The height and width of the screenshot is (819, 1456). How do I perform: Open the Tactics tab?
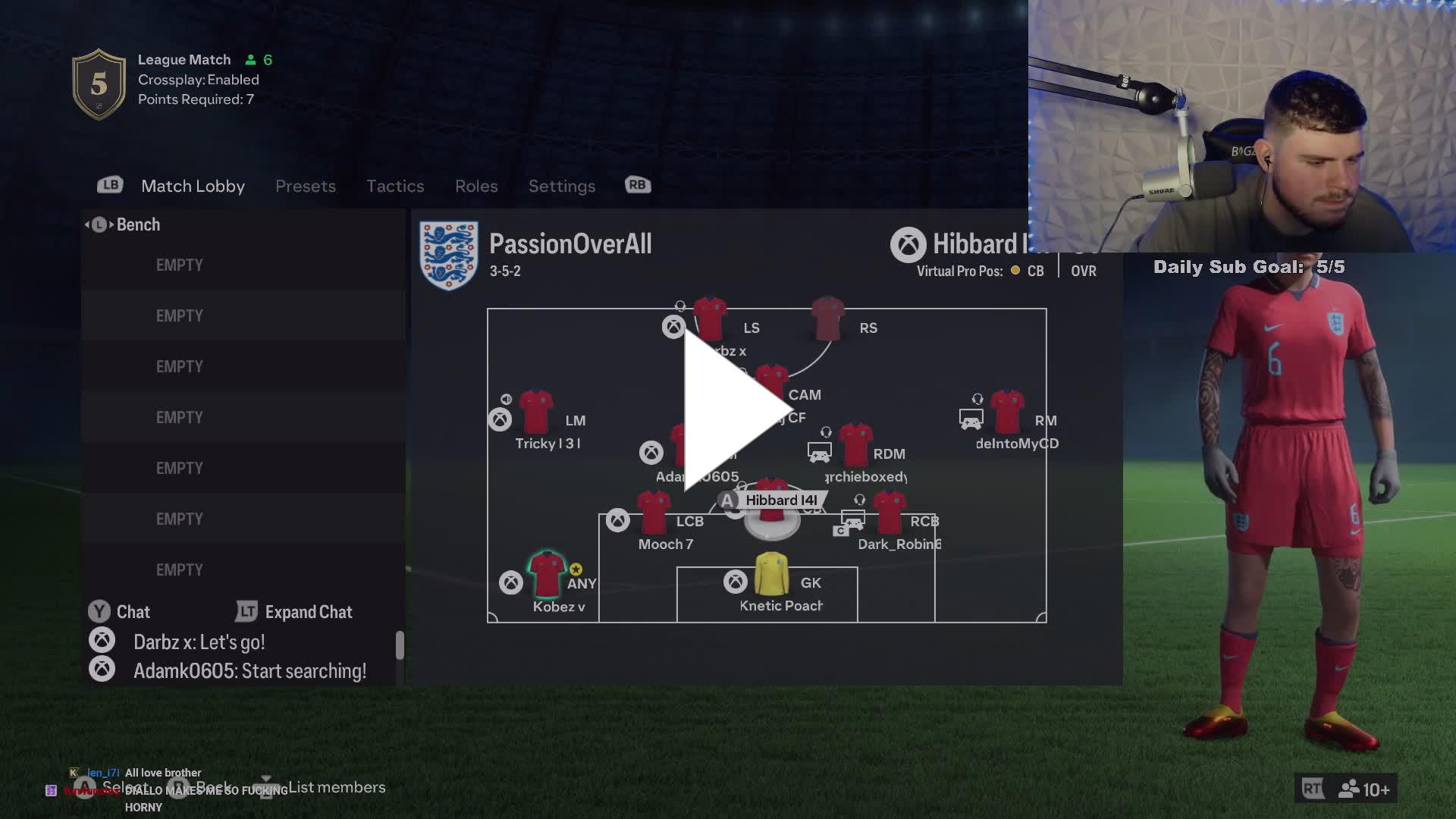[x=395, y=186]
